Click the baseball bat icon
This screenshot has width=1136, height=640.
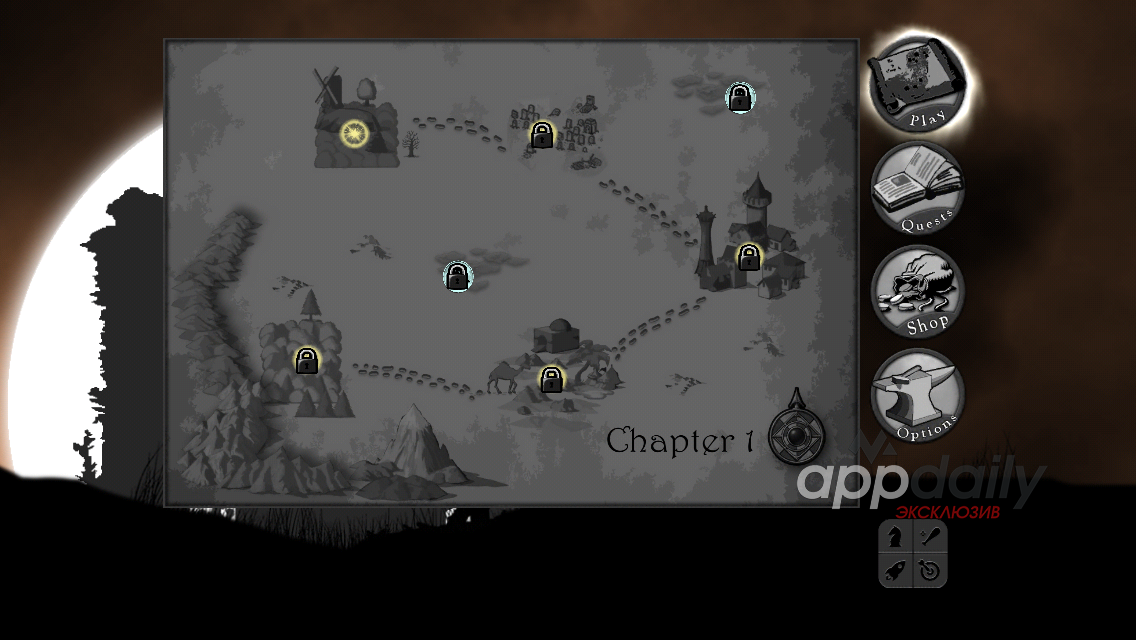pyautogui.click(x=929, y=537)
